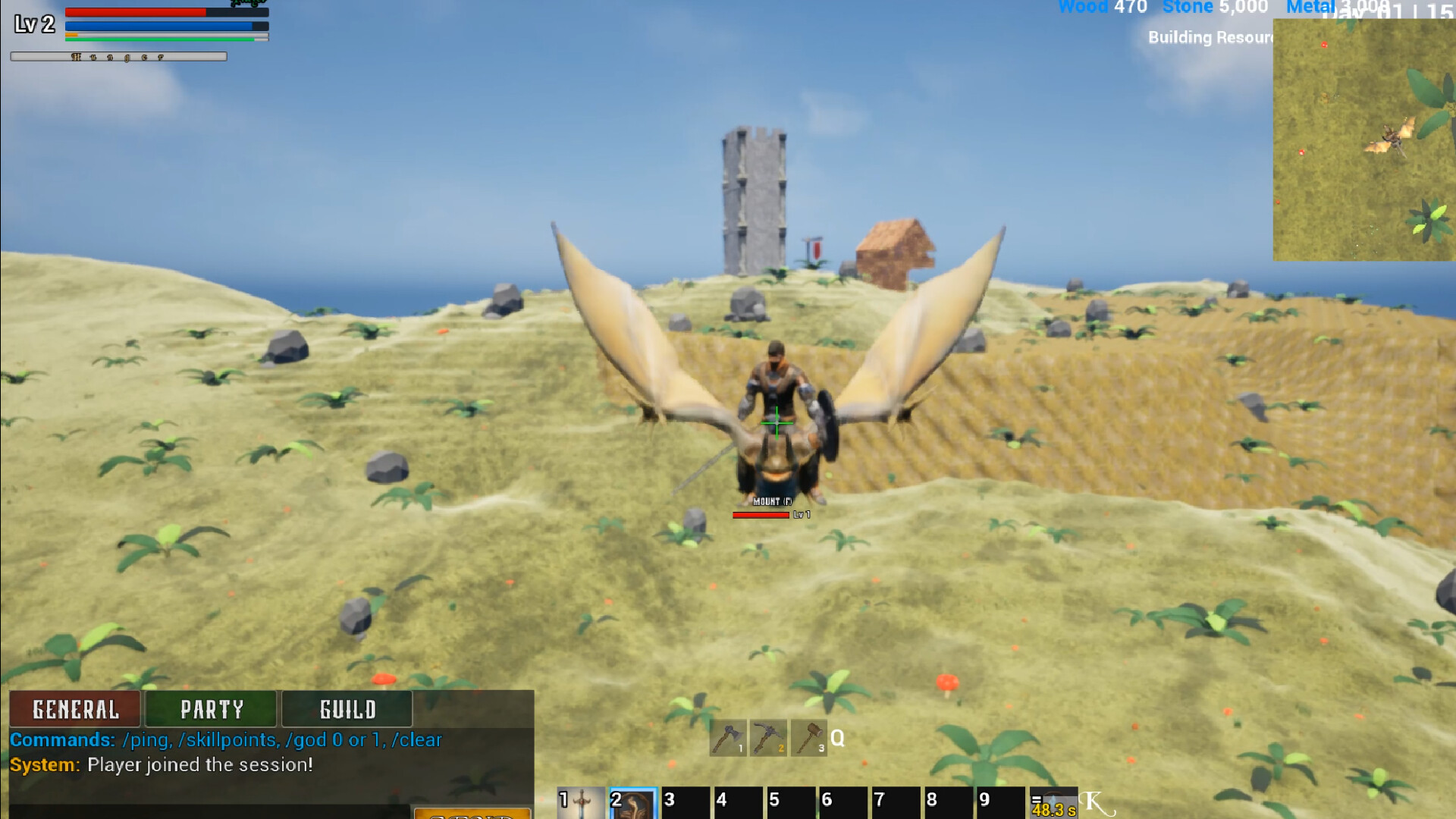1456x819 pixels.
Task: Open the GENERAL chat tab
Action: click(x=74, y=709)
